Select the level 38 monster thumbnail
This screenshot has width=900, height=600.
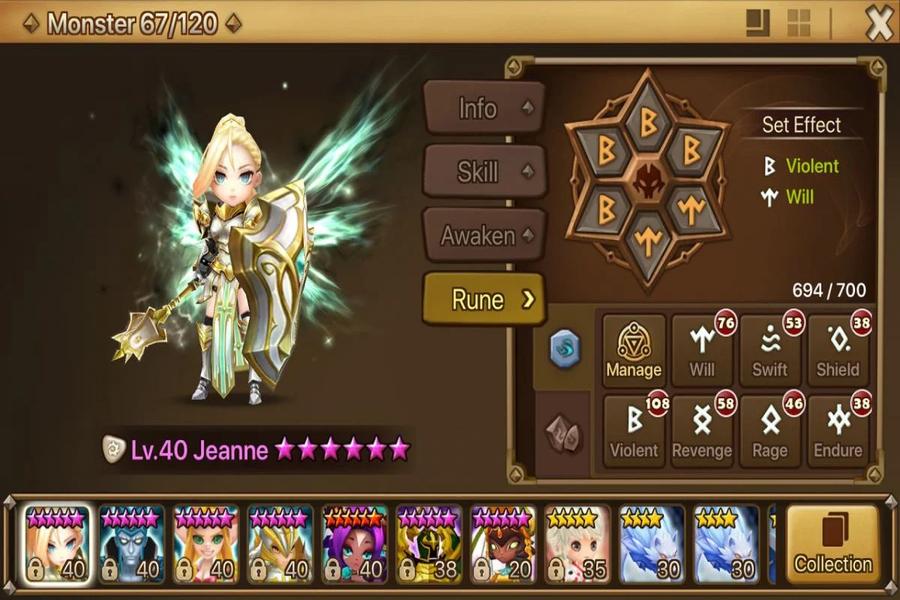[x=429, y=545]
